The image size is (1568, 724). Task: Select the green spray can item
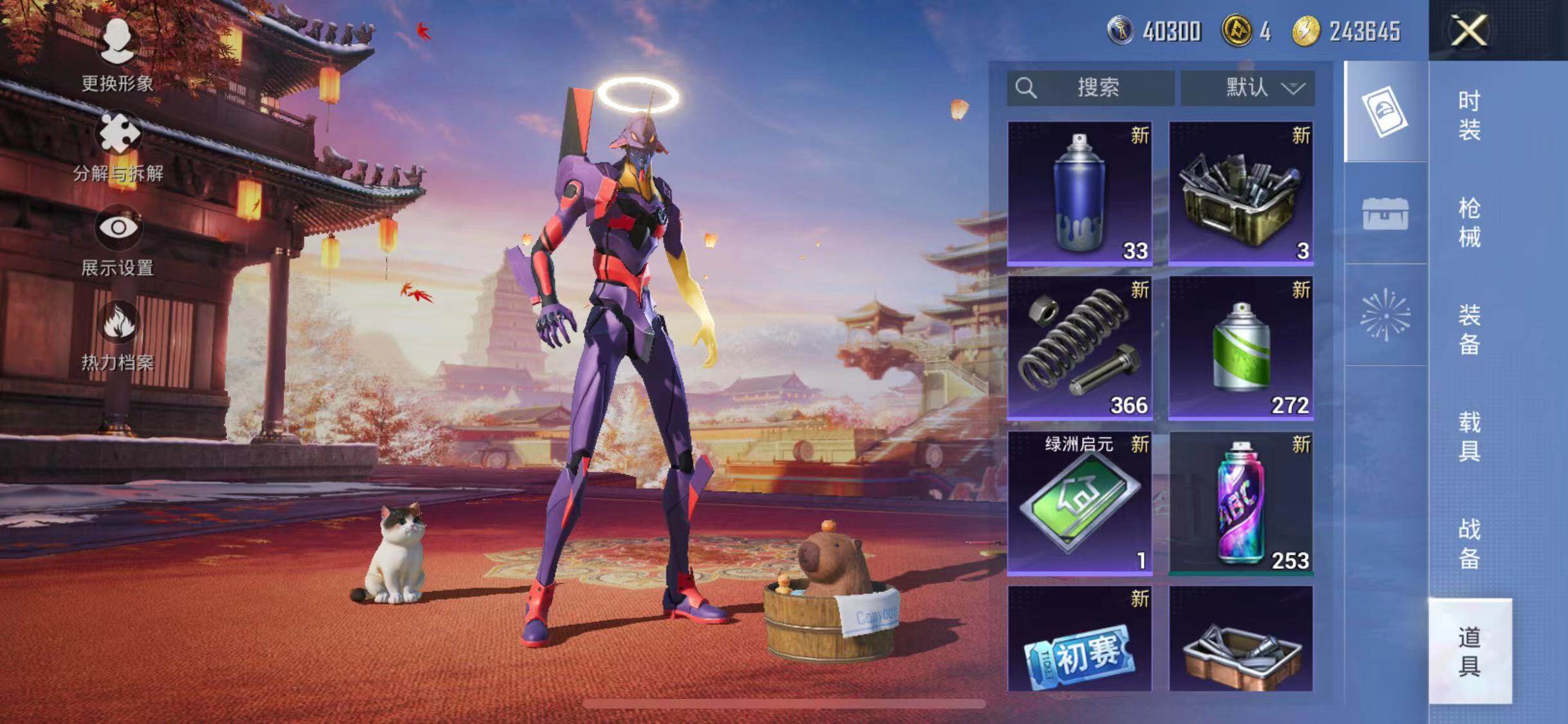click(x=1240, y=348)
